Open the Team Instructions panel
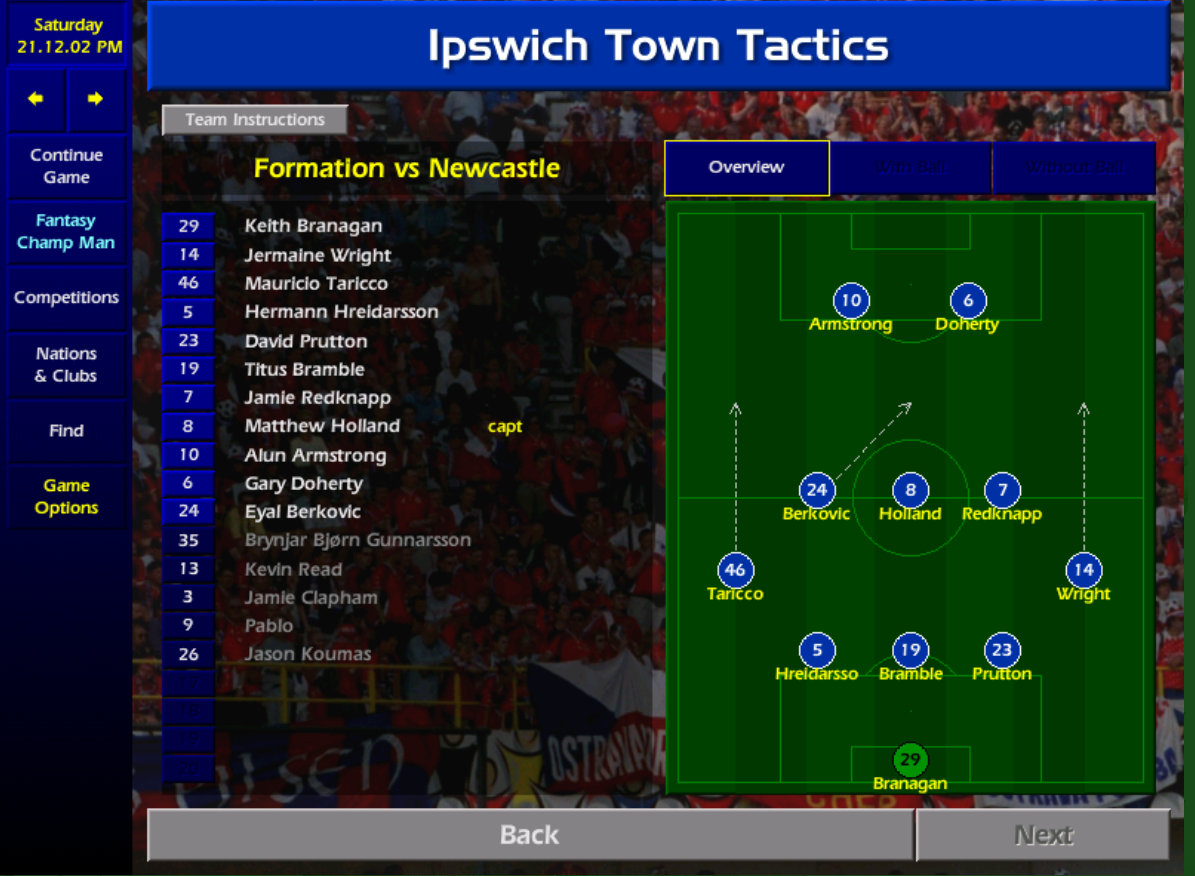 (255, 120)
